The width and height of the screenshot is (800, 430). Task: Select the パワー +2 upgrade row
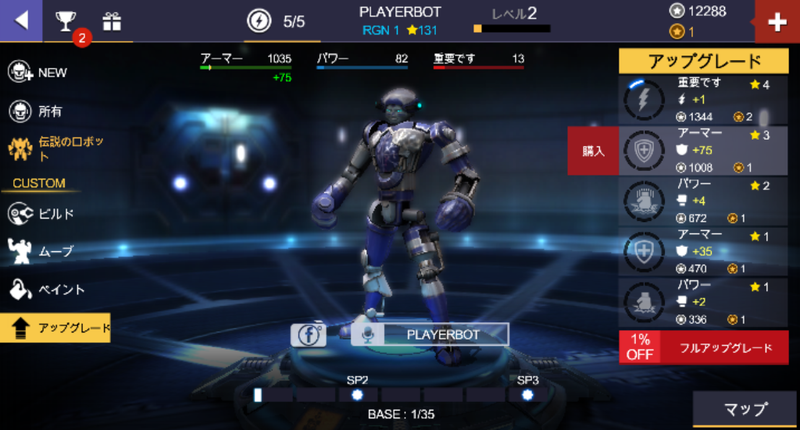click(x=703, y=302)
